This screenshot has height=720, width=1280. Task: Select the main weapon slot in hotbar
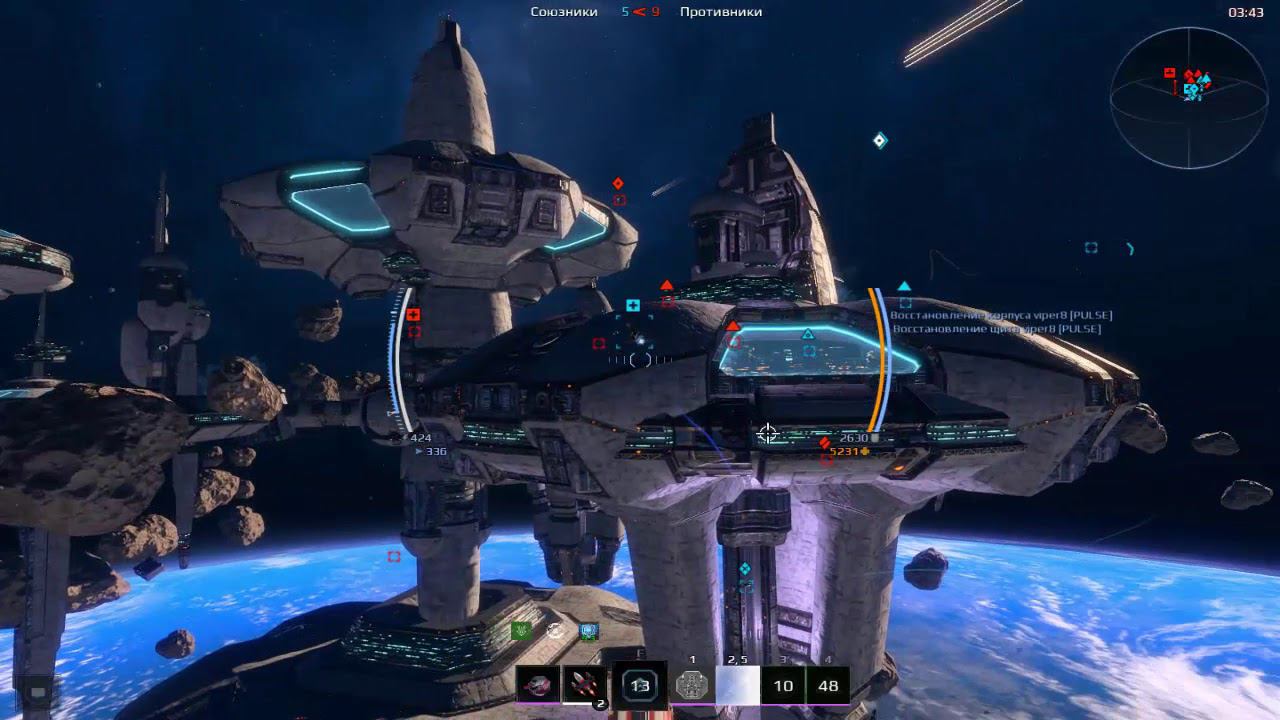538,685
